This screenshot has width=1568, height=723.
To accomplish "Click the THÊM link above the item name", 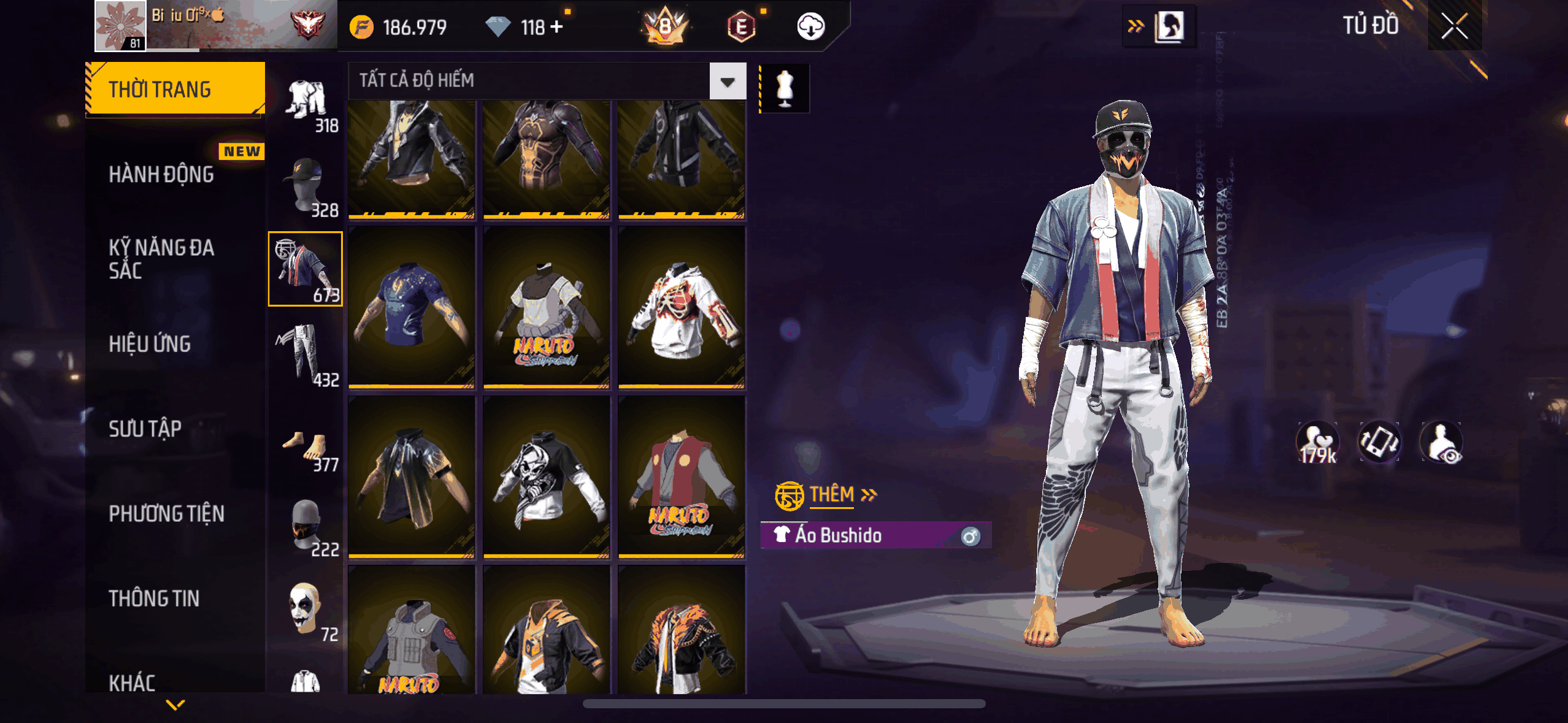I will click(832, 494).
